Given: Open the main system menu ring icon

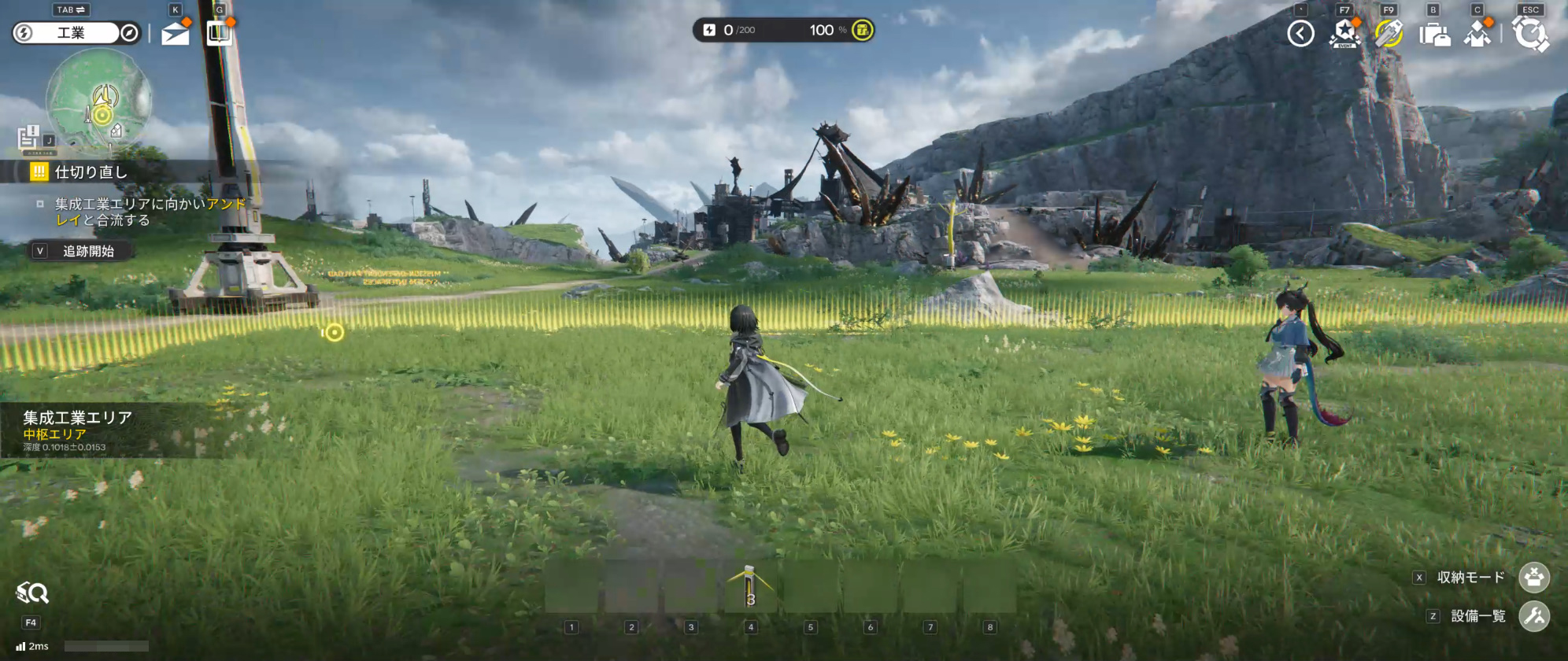Looking at the screenshot, I should pyautogui.click(x=1530, y=34).
